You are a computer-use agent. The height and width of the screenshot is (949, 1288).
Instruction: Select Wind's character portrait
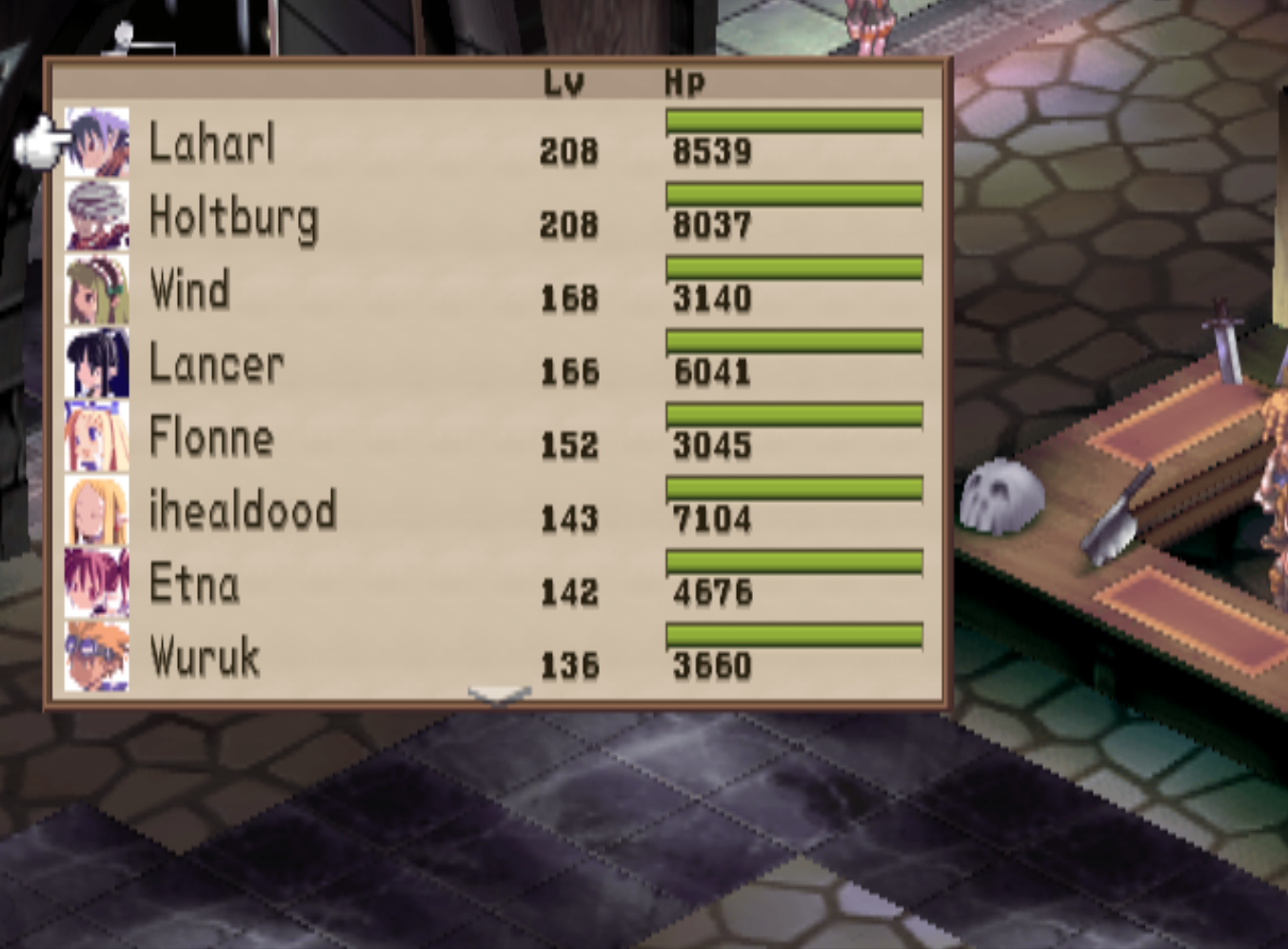98,289
